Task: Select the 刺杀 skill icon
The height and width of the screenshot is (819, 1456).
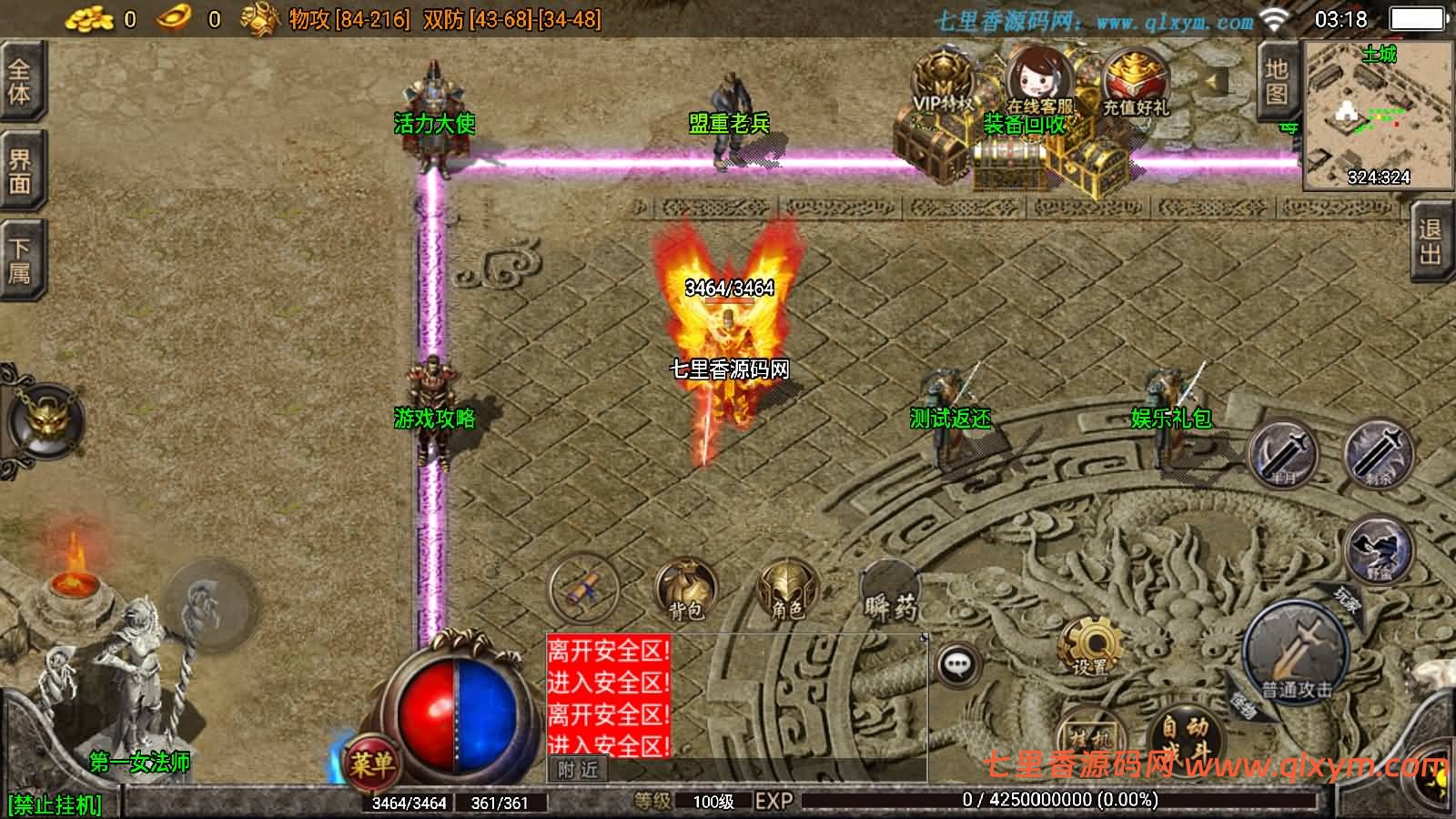Action: pyautogui.click(x=1380, y=453)
